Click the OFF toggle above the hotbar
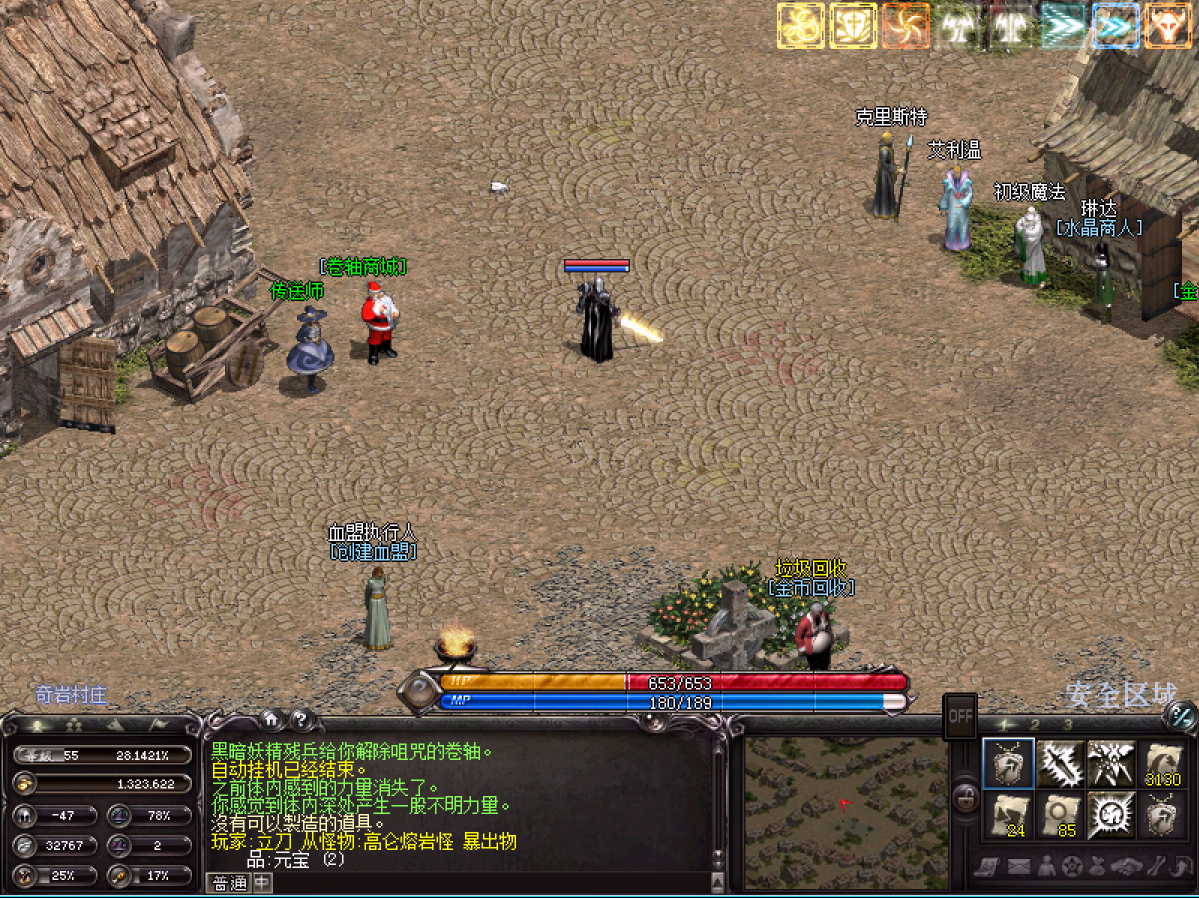The height and width of the screenshot is (898, 1199). pyautogui.click(x=960, y=716)
